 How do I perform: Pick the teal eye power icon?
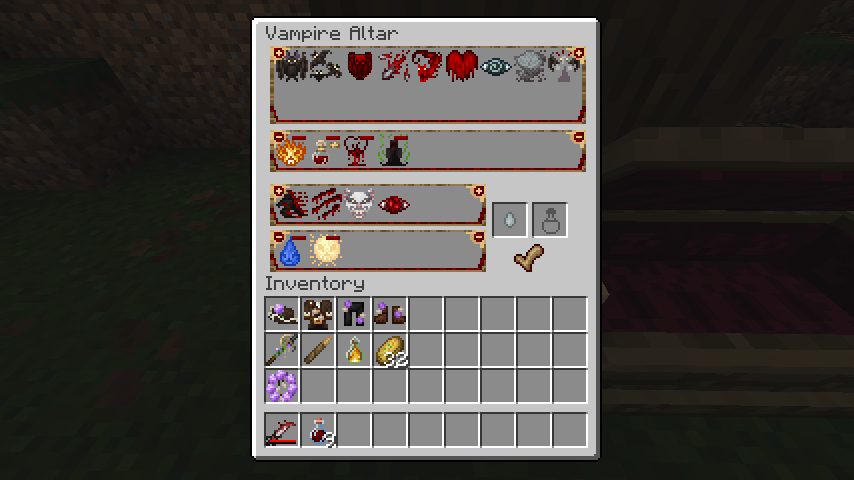pos(495,67)
